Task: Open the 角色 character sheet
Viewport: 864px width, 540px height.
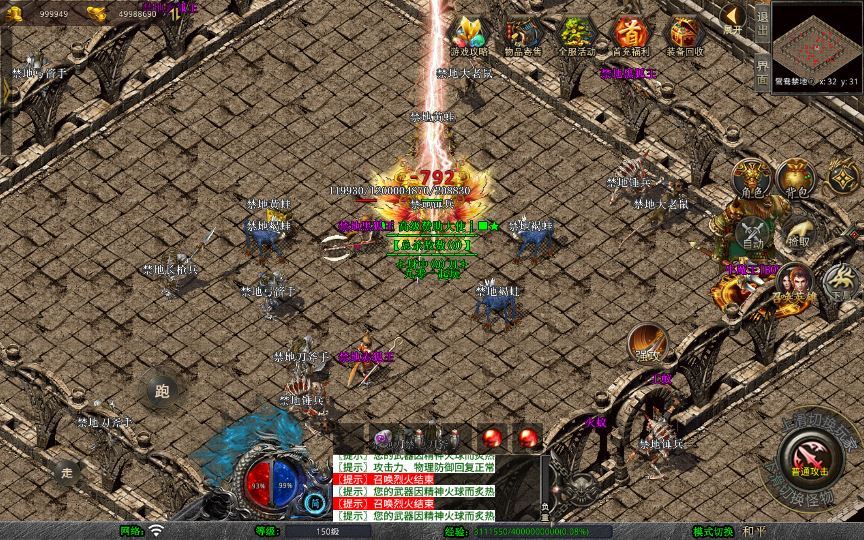Action: [753, 178]
